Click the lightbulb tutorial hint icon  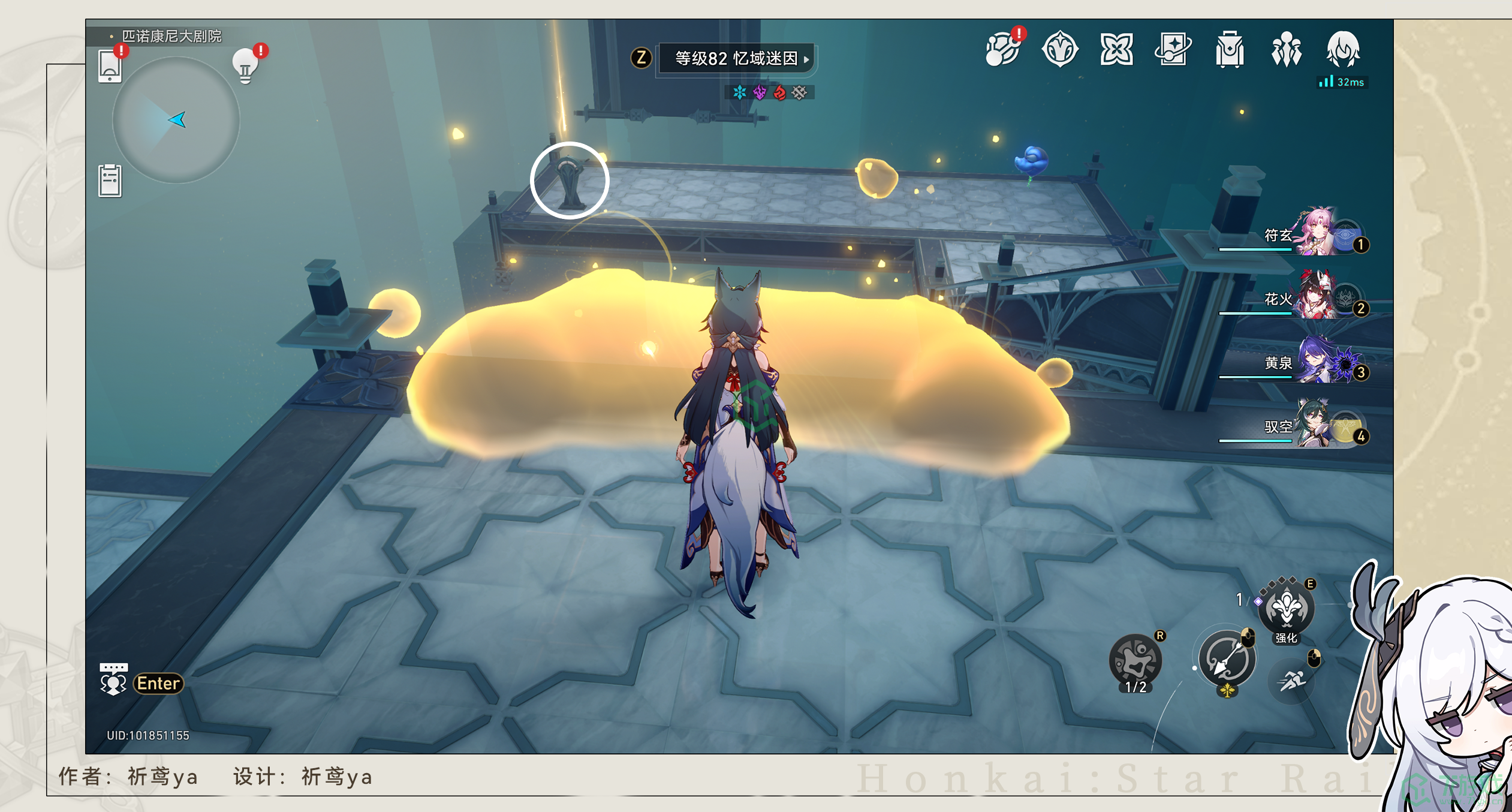coord(245,65)
